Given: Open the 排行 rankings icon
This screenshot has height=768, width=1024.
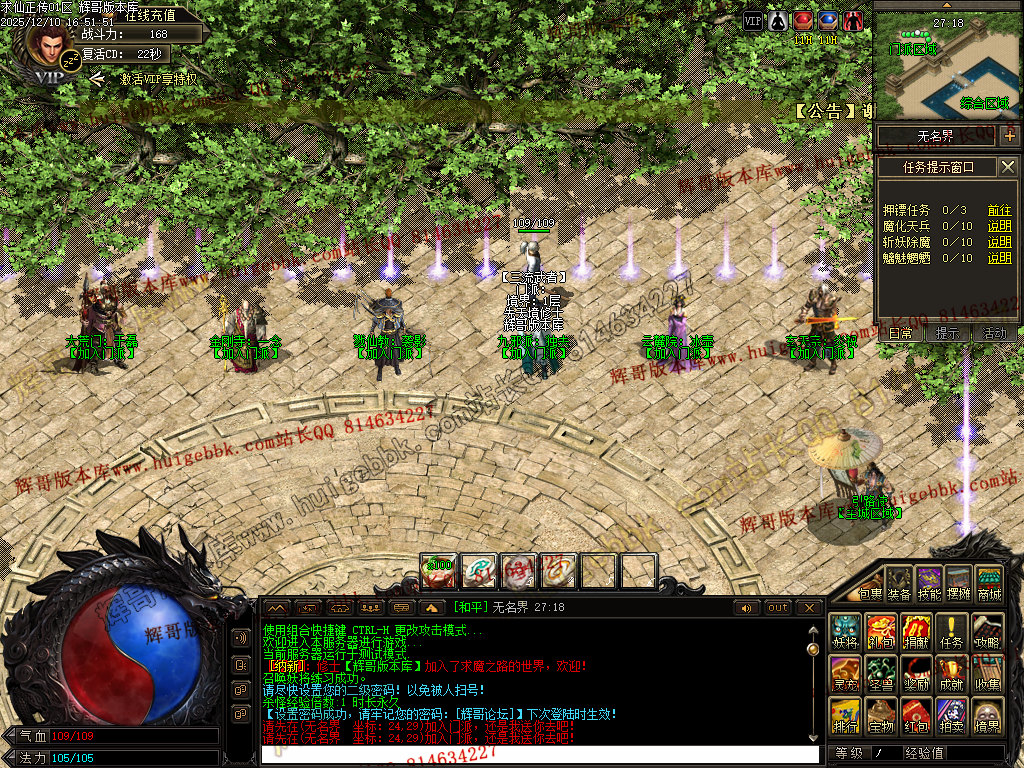Looking at the screenshot, I should pyautogui.click(x=845, y=716).
